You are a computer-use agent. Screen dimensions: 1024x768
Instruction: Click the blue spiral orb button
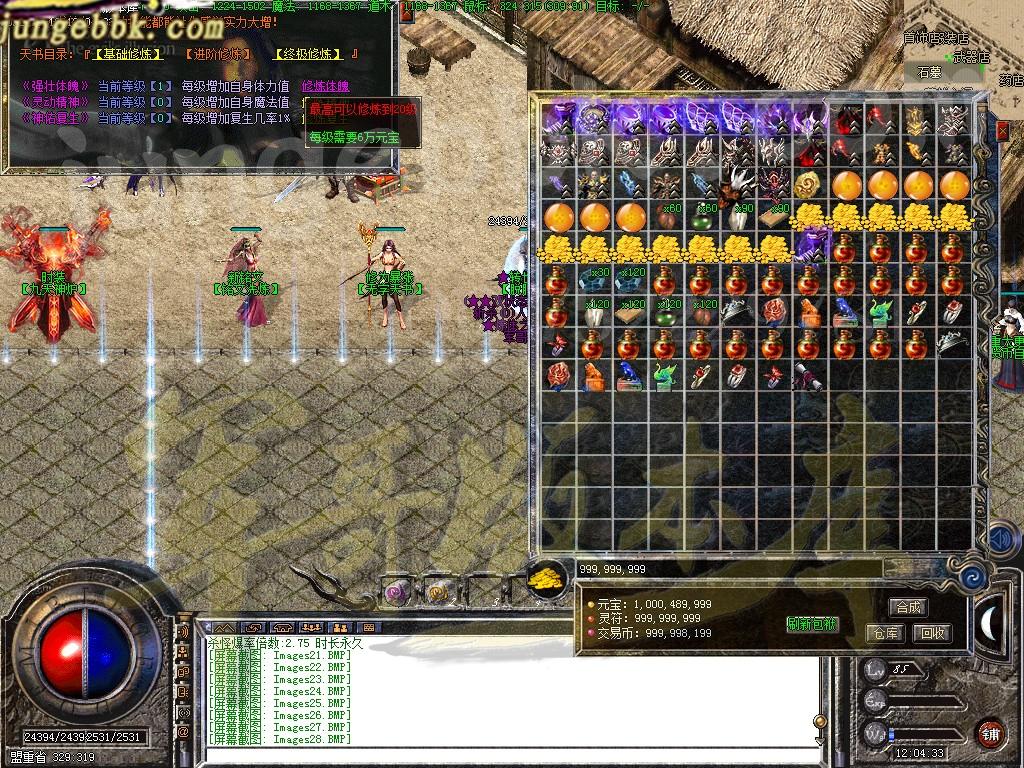[972, 577]
